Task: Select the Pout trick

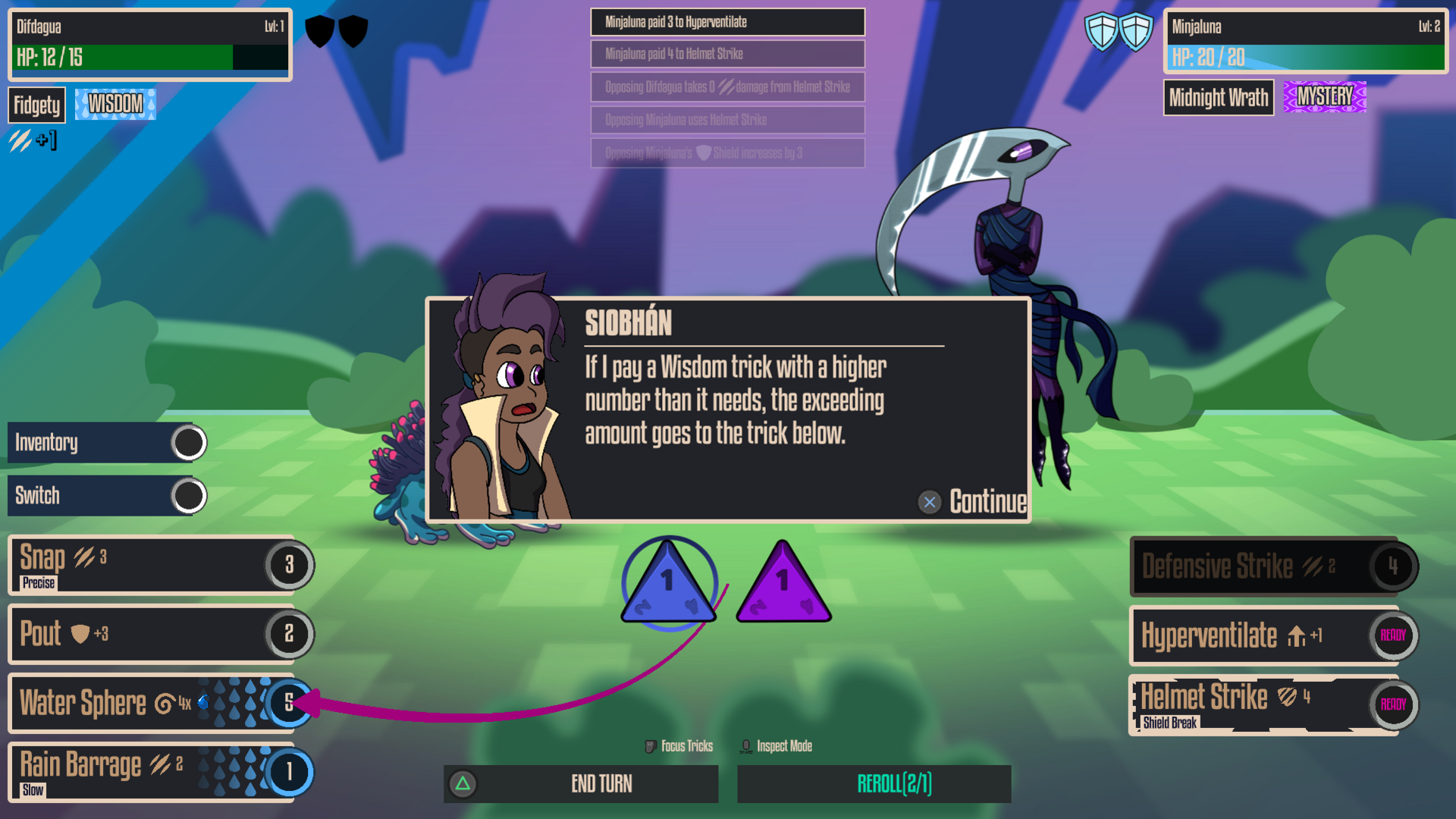Action: coord(152,635)
